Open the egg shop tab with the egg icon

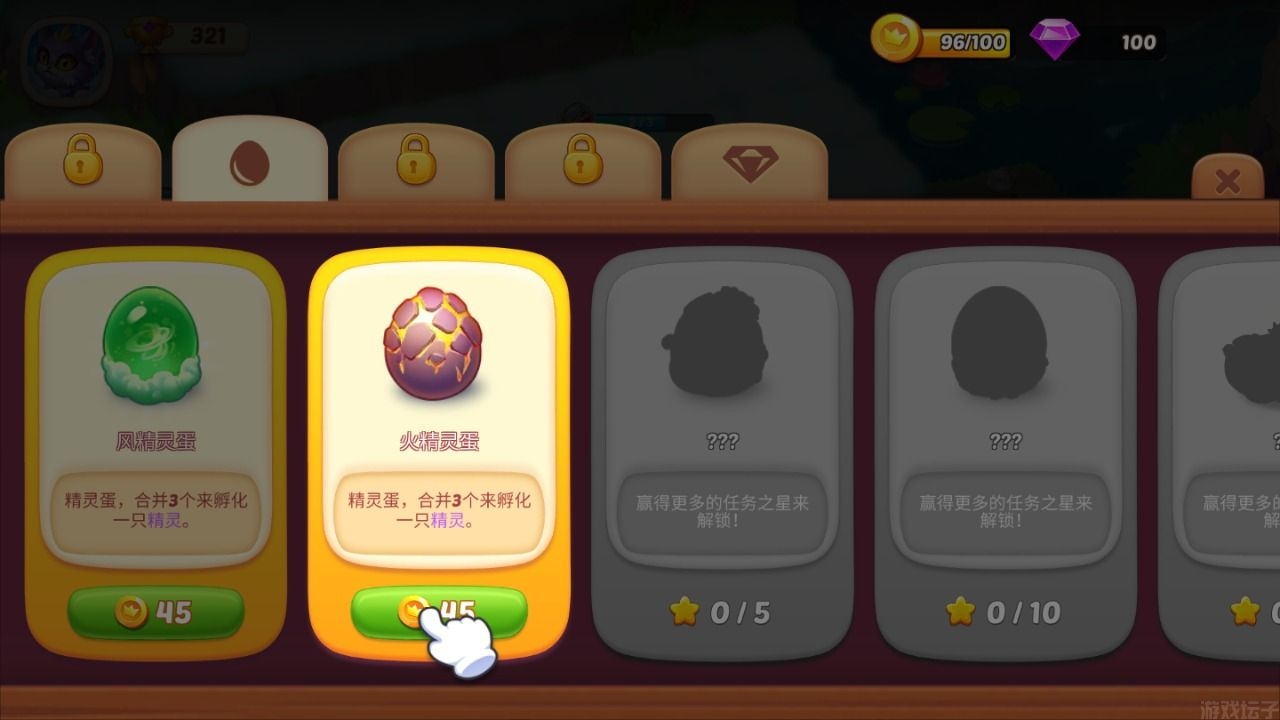tap(250, 160)
